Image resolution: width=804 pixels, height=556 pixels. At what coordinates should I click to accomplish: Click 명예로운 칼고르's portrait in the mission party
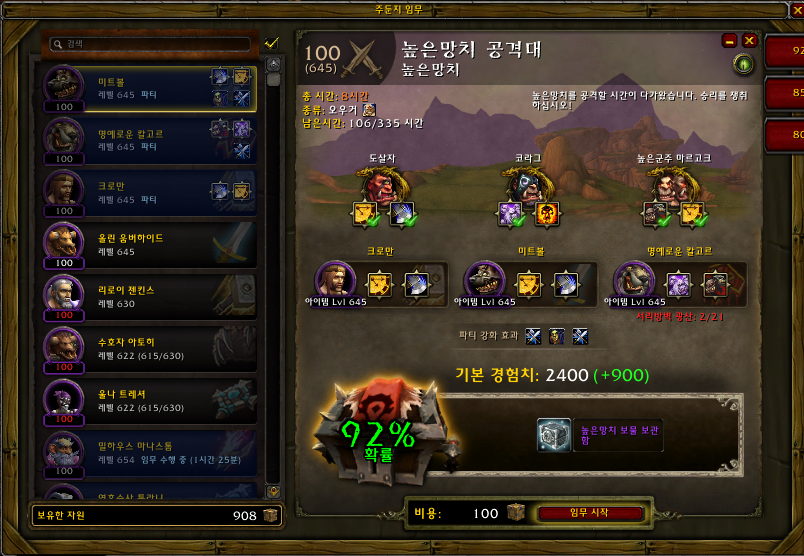point(633,280)
